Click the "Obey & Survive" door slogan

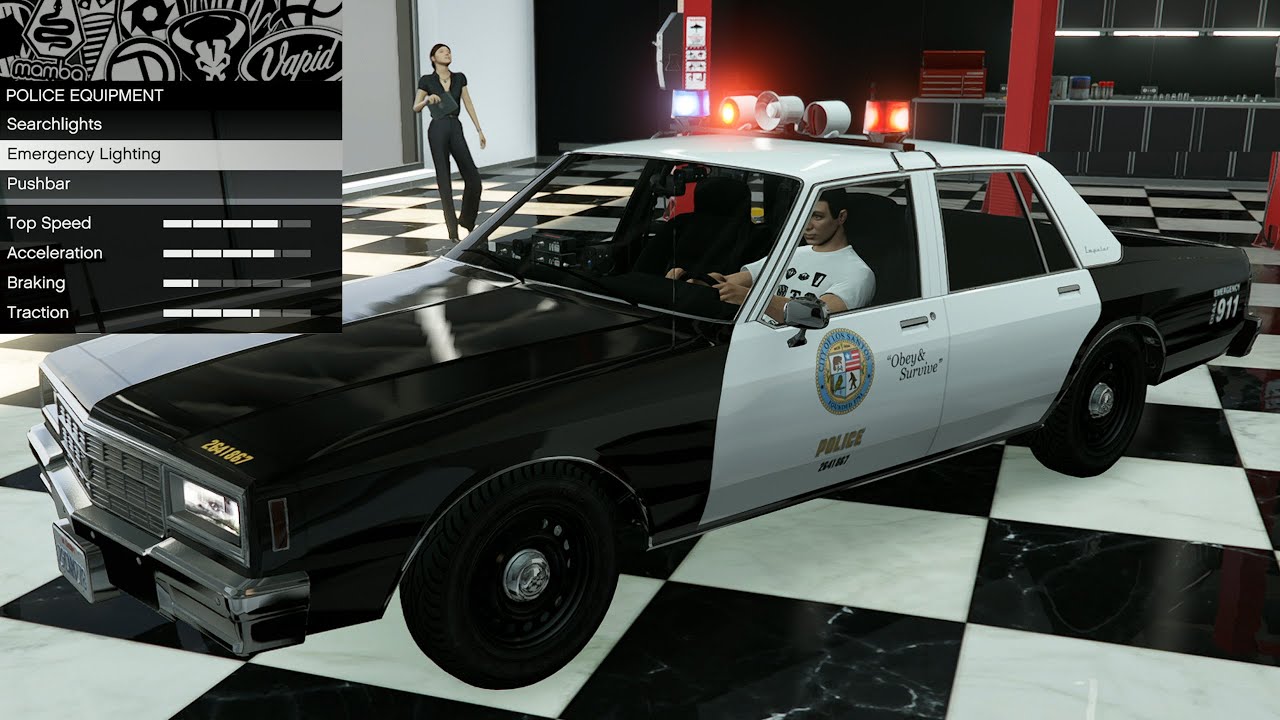915,364
